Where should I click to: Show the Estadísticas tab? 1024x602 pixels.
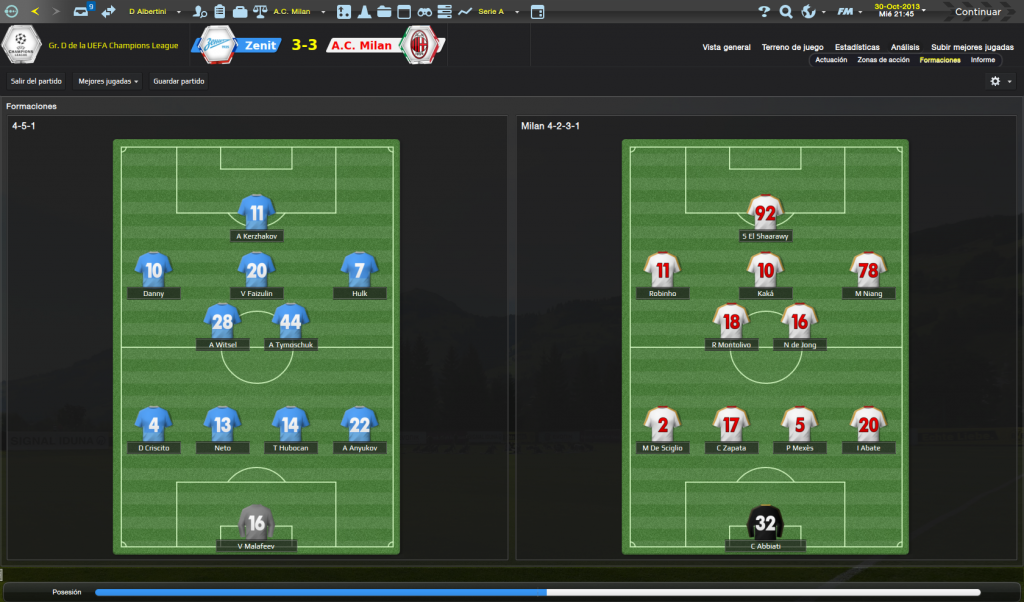pyautogui.click(x=857, y=47)
